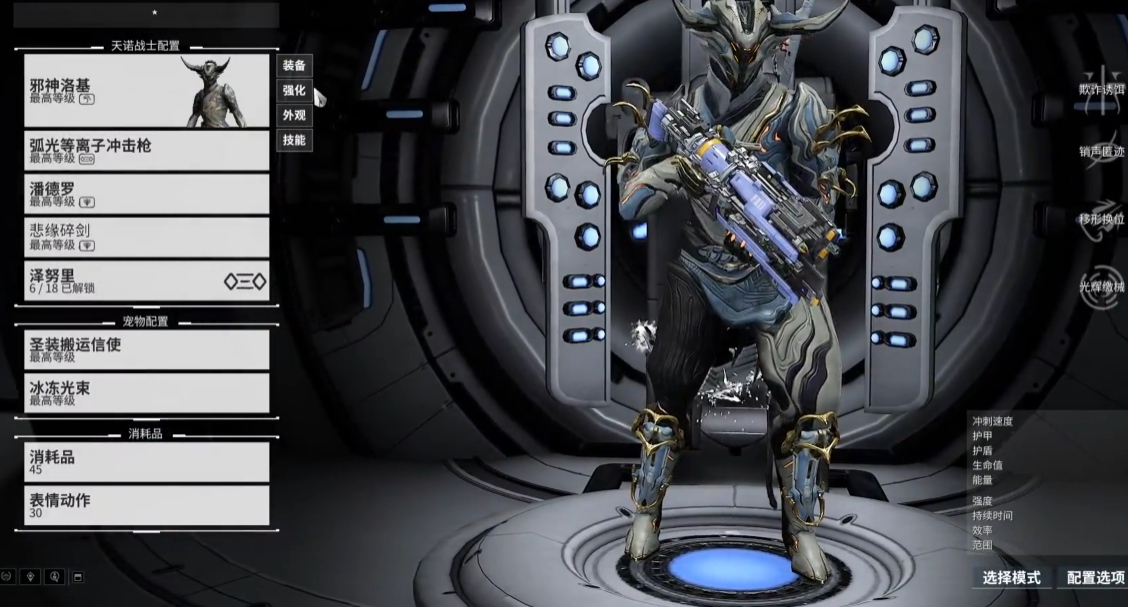Image resolution: width=1128 pixels, height=607 pixels.
Task: Select the 泽努里 focus school row
Action: click(146, 280)
